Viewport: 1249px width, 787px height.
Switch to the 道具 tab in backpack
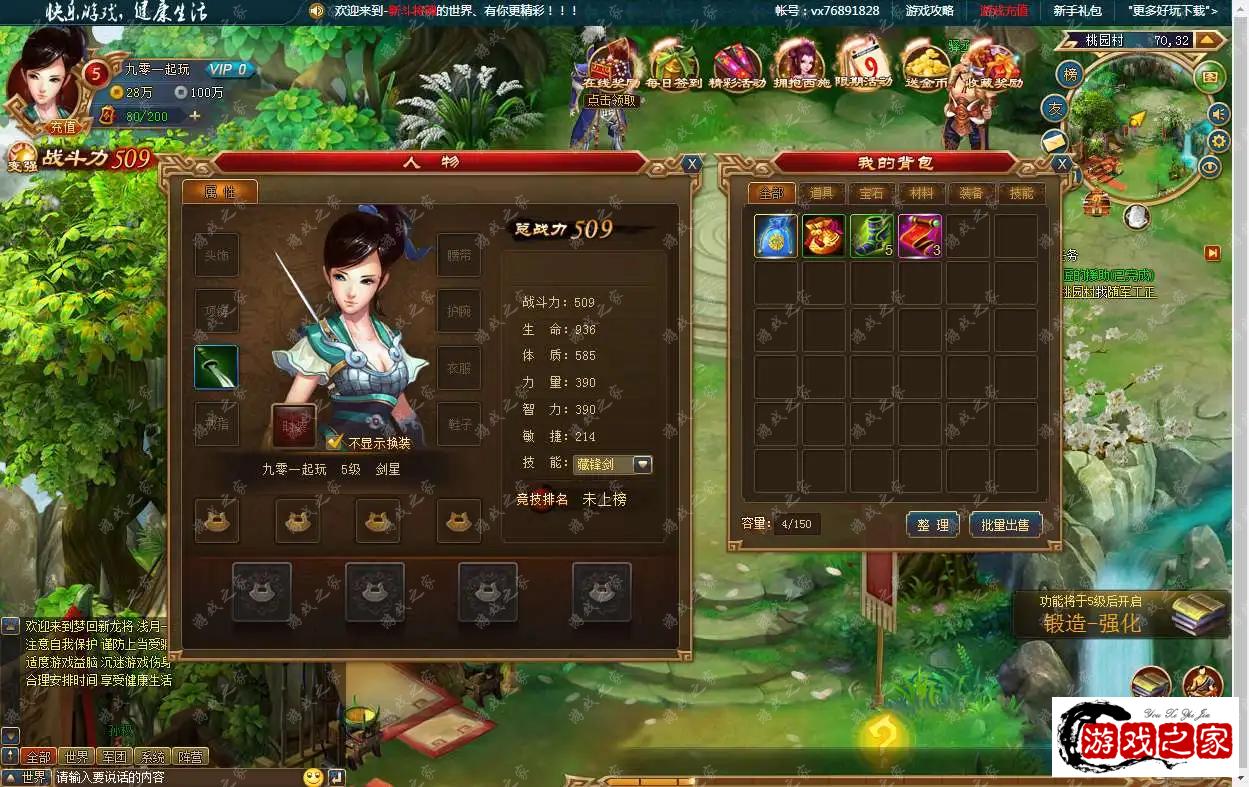tap(822, 193)
